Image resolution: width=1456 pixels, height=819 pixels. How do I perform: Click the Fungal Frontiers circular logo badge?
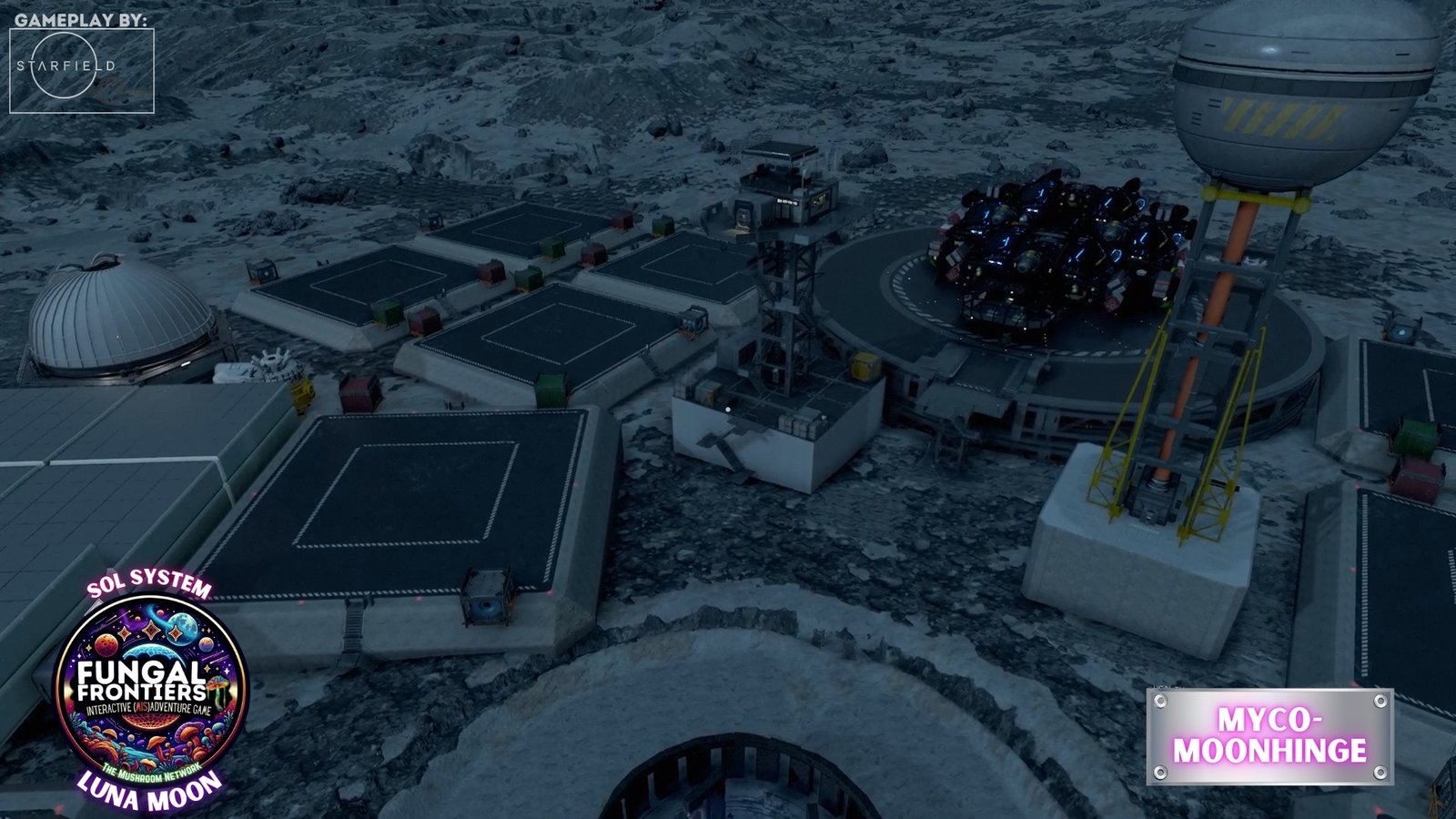[x=150, y=691]
